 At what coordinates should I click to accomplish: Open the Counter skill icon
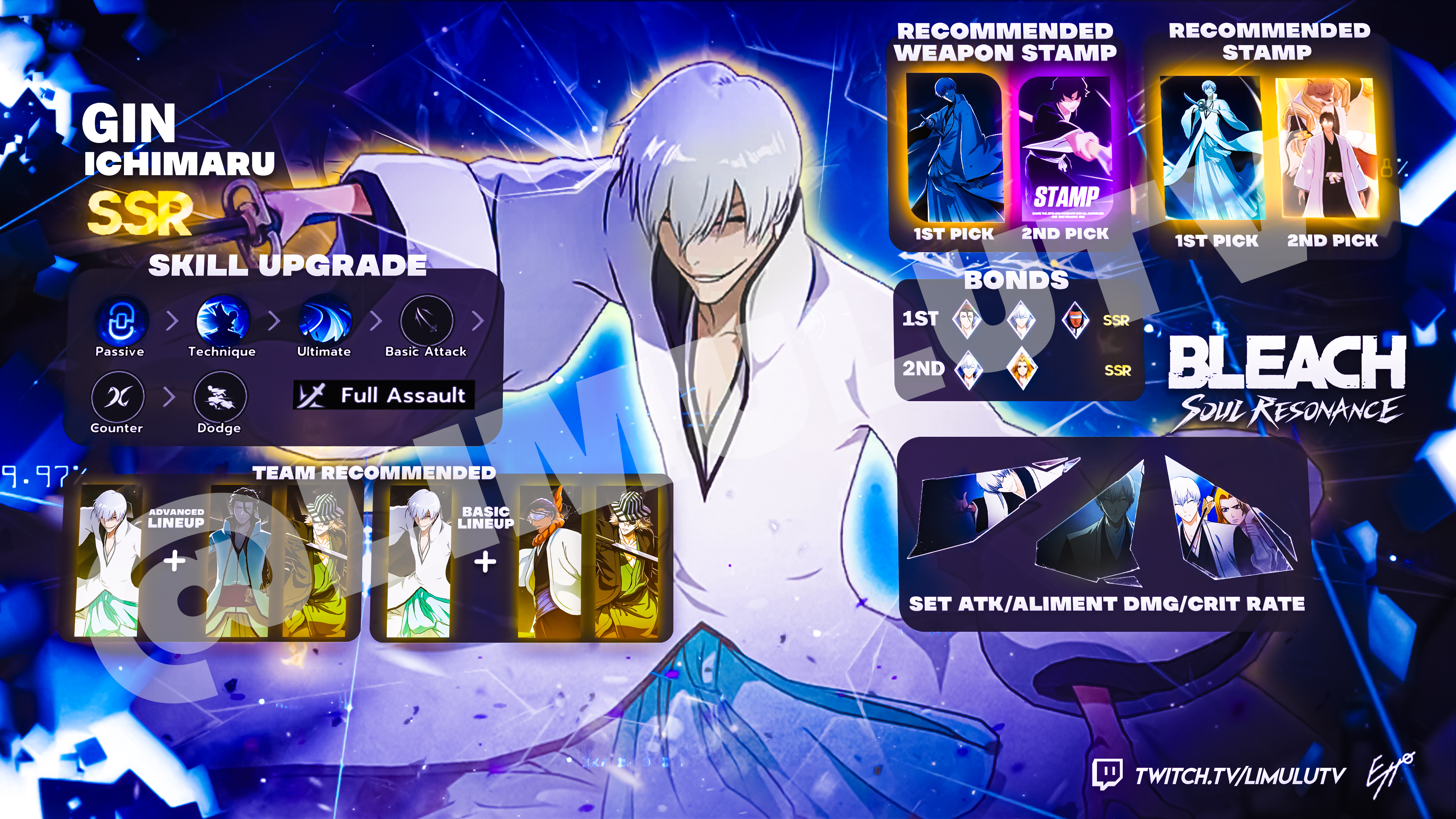tap(118, 397)
